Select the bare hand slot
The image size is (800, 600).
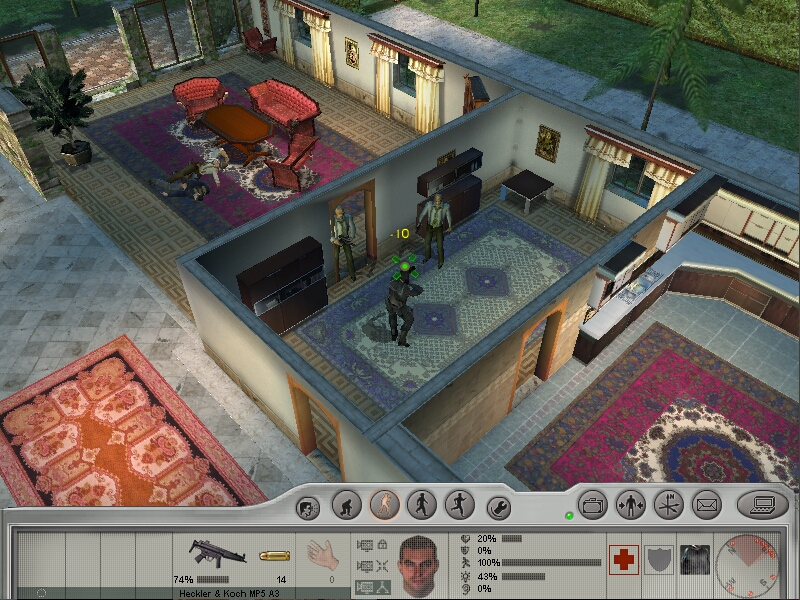point(318,553)
